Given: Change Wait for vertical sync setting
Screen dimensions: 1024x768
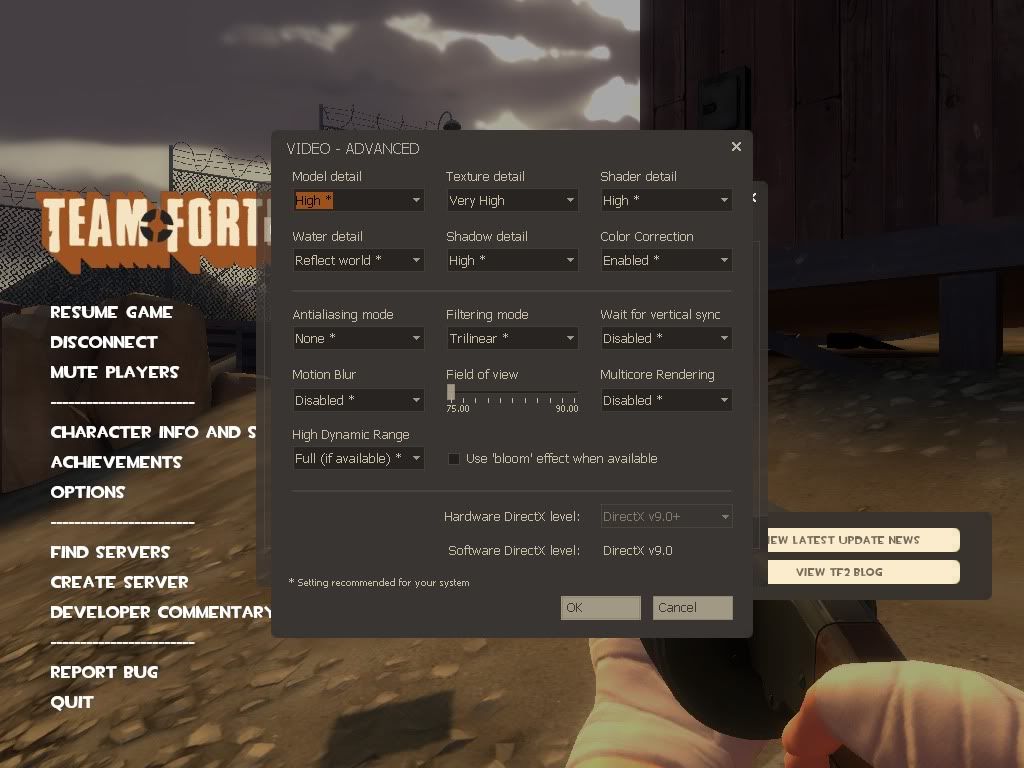Looking at the screenshot, I should (x=666, y=339).
